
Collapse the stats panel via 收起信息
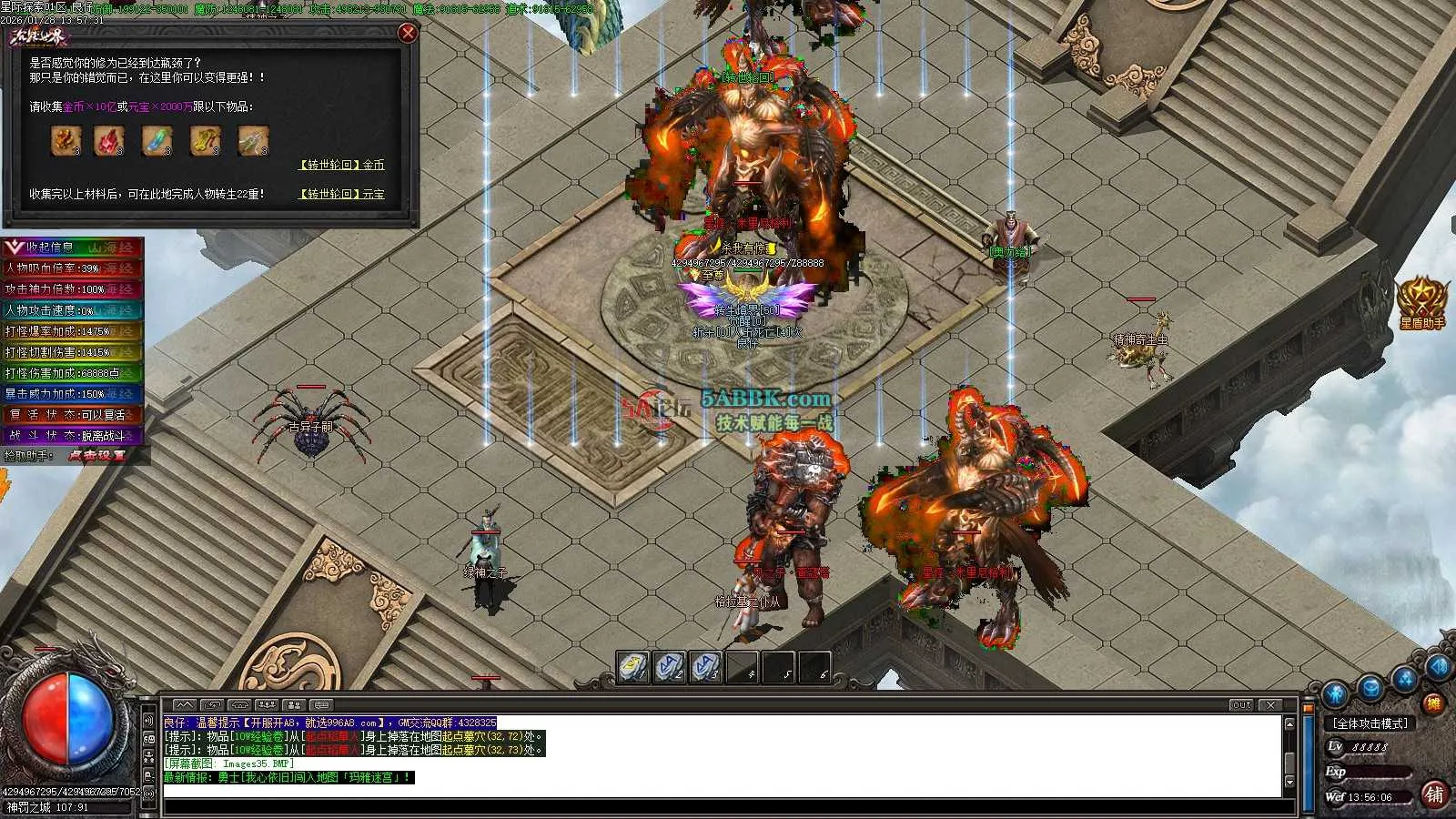coord(41,247)
